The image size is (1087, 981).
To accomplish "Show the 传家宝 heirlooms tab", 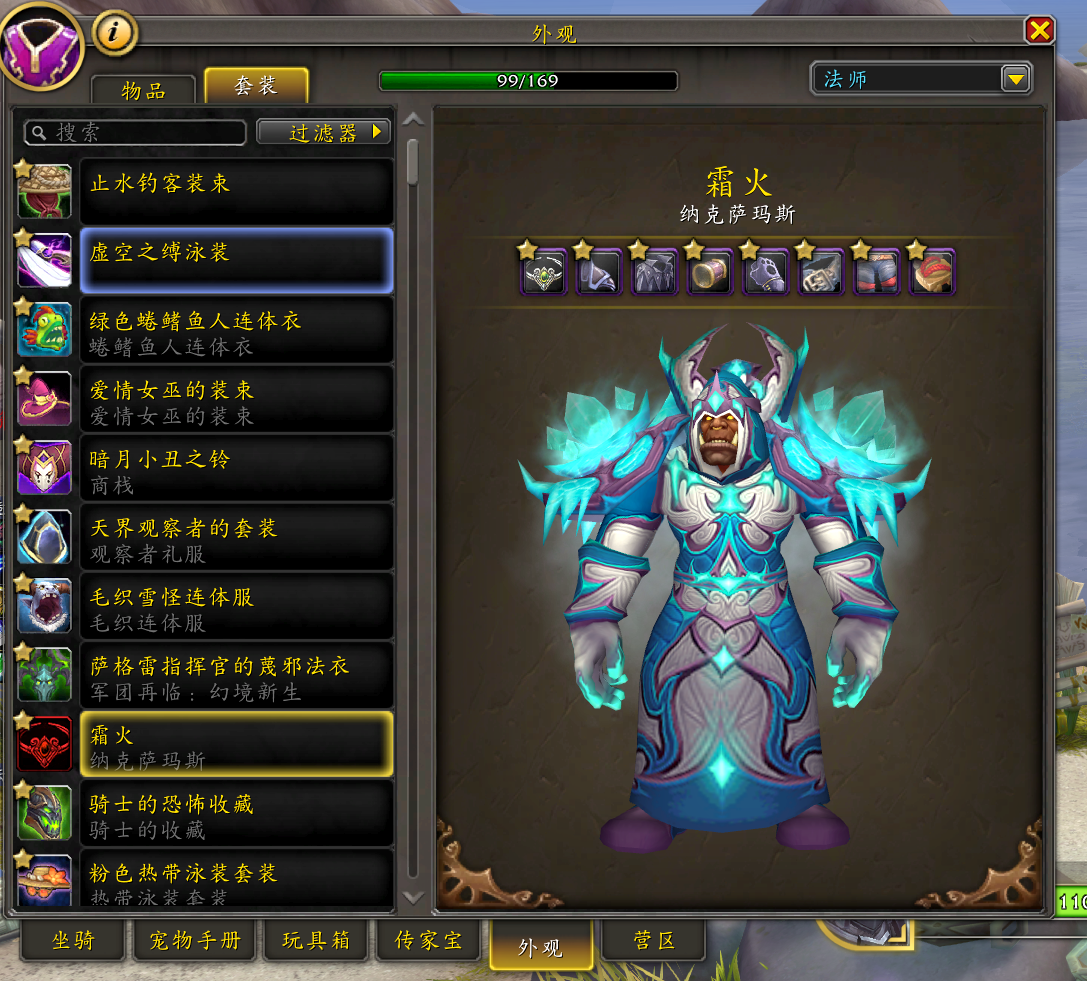I will 428,941.
